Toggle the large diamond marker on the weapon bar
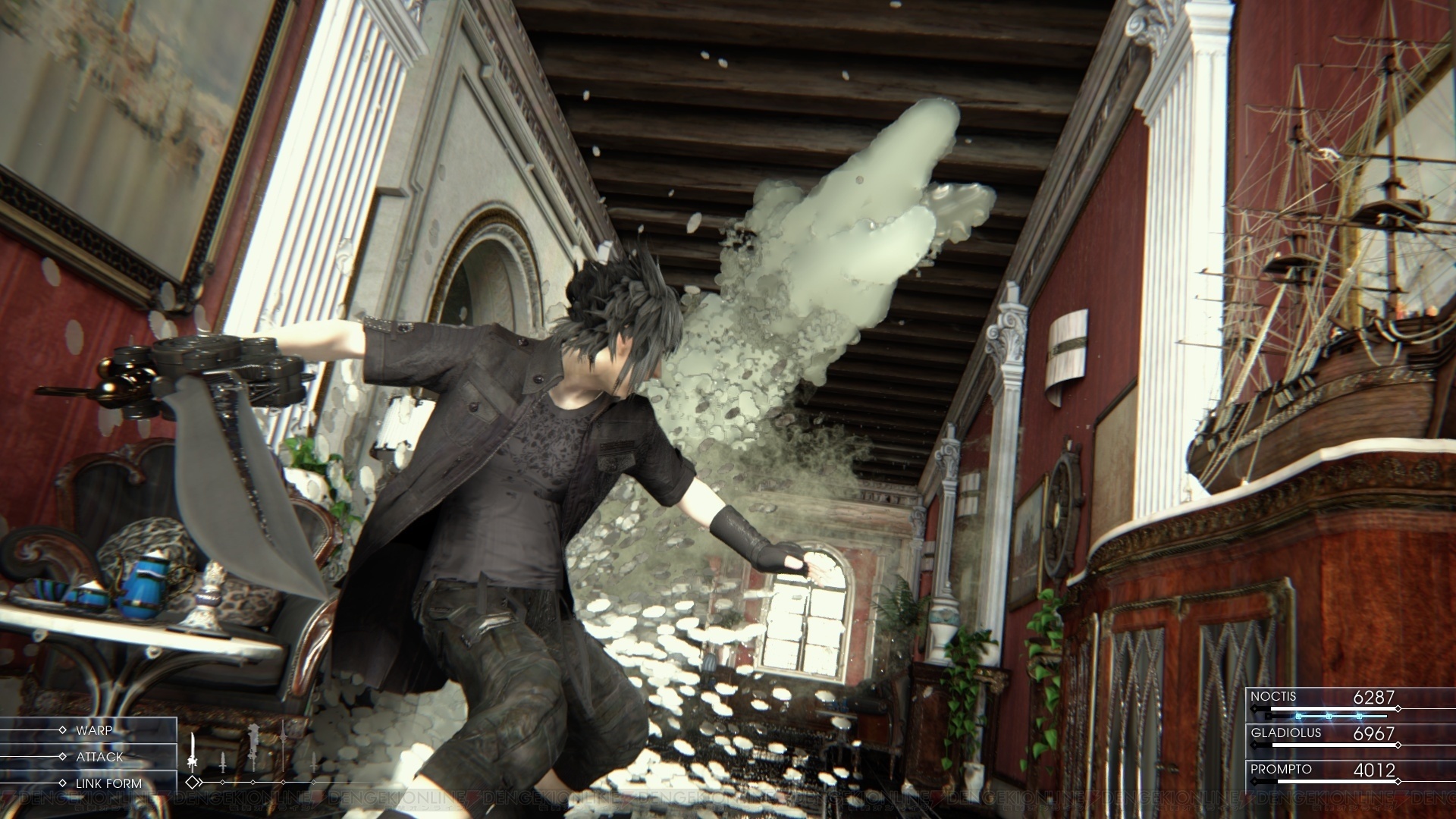Screen dimensions: 1456x819 point(193,783)
